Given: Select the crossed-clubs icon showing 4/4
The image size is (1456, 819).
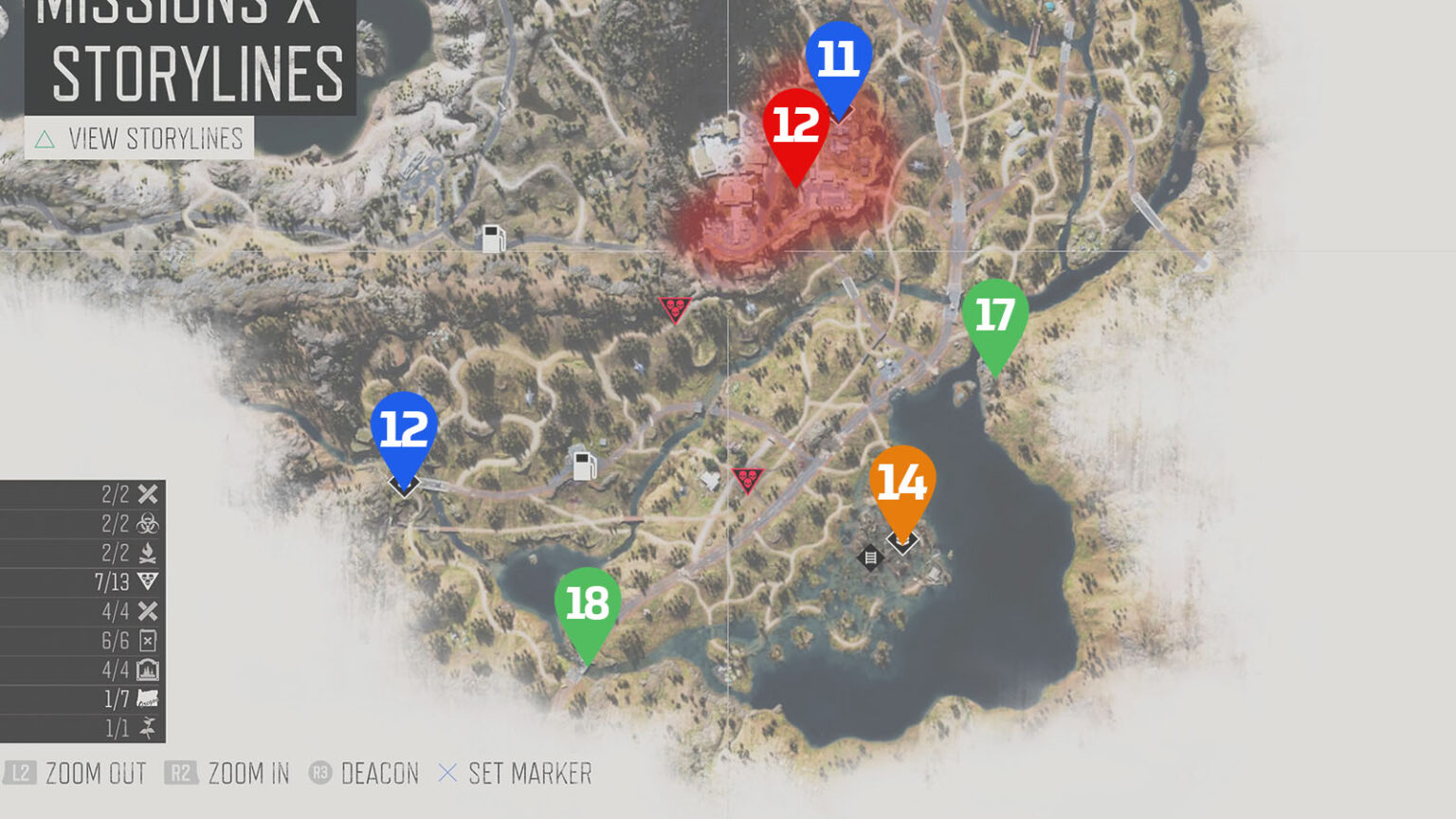Looking at the screenshot, I should [147, 611].
